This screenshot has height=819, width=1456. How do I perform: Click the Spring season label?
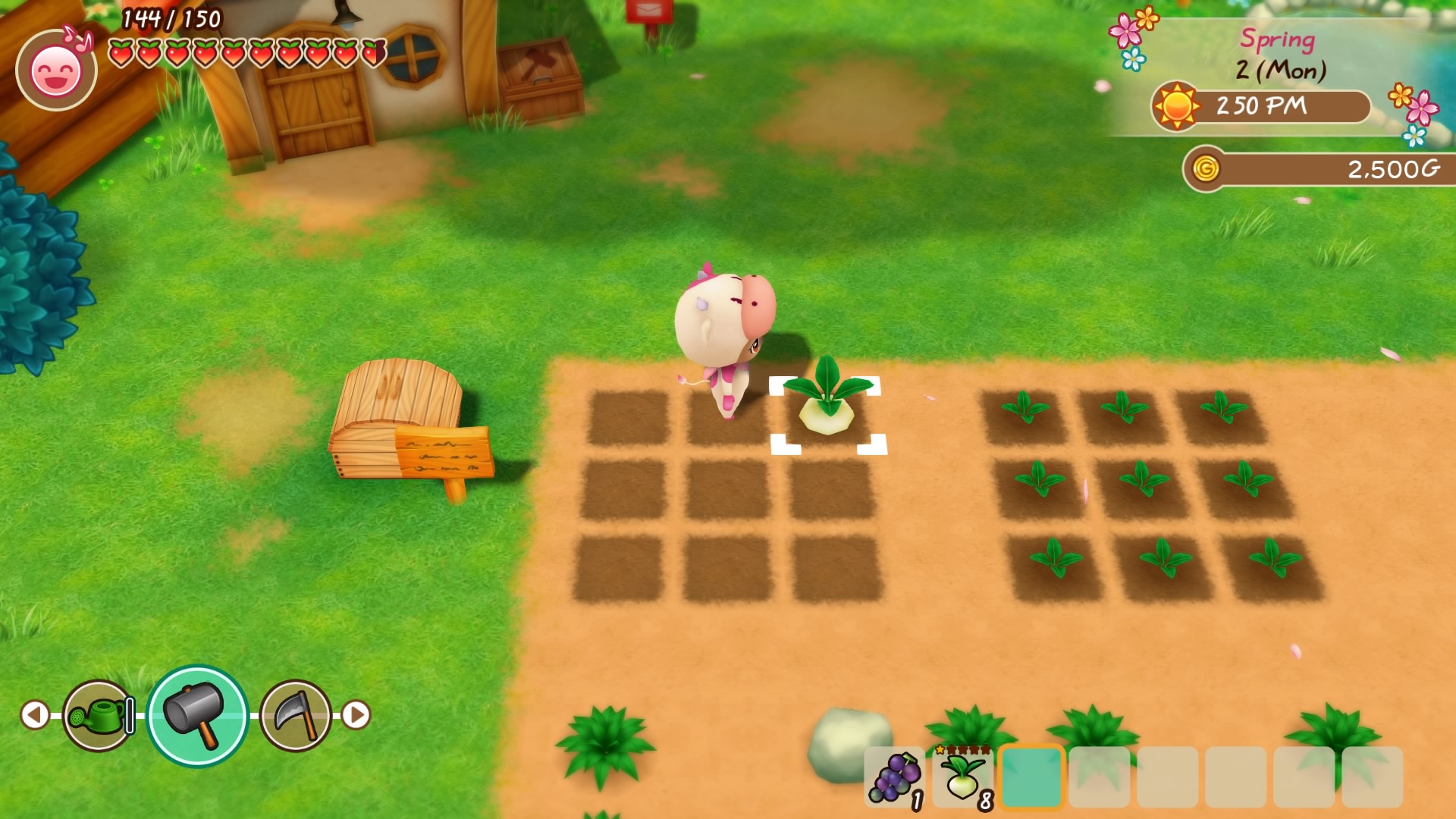pos(1278,40)
